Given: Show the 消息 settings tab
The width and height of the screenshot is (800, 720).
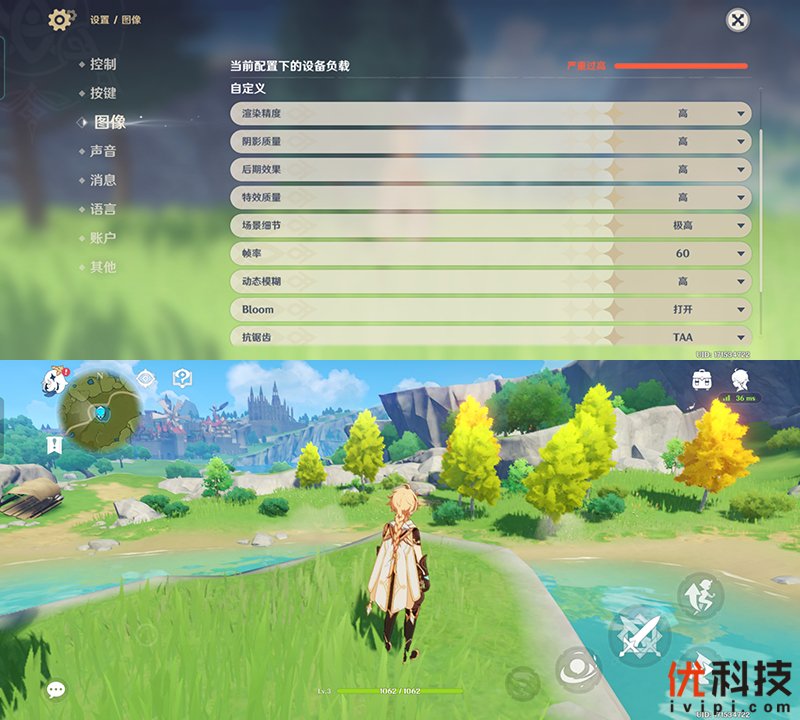Looking at the screenshot, I should (x=103, y=180).
